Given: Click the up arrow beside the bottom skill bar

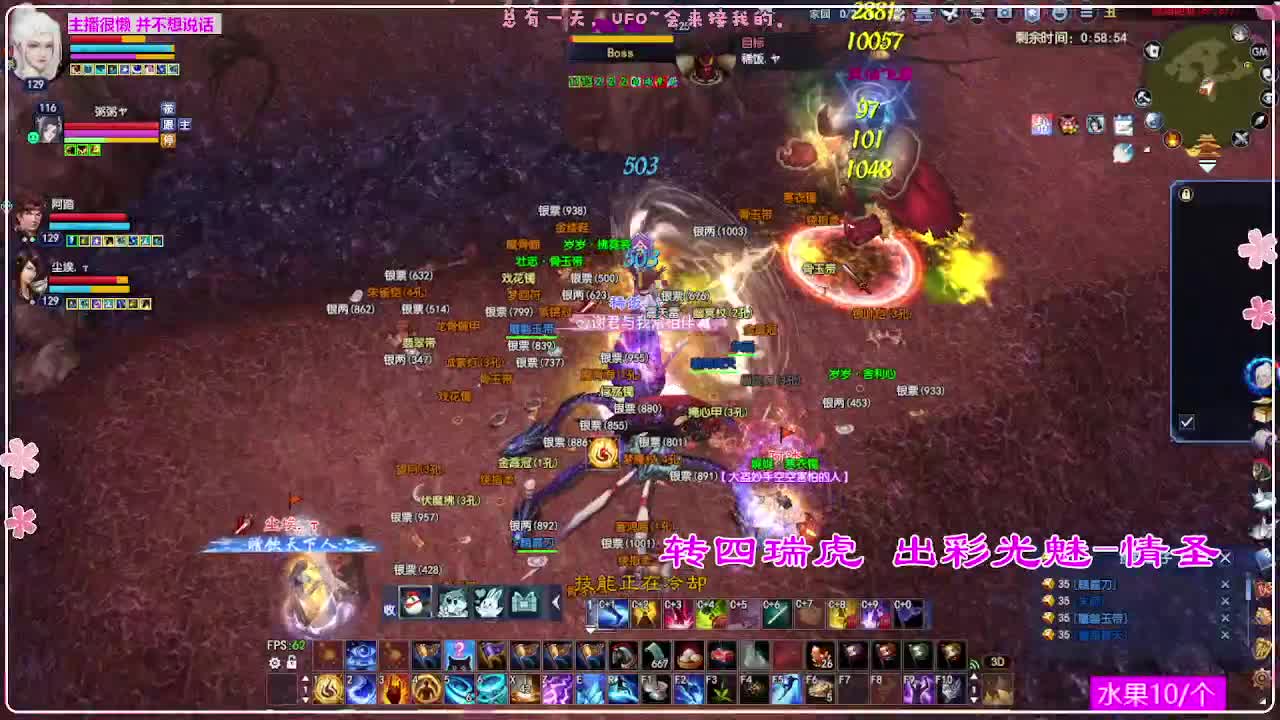Looking at the screenshot, I should coord(306,678).
